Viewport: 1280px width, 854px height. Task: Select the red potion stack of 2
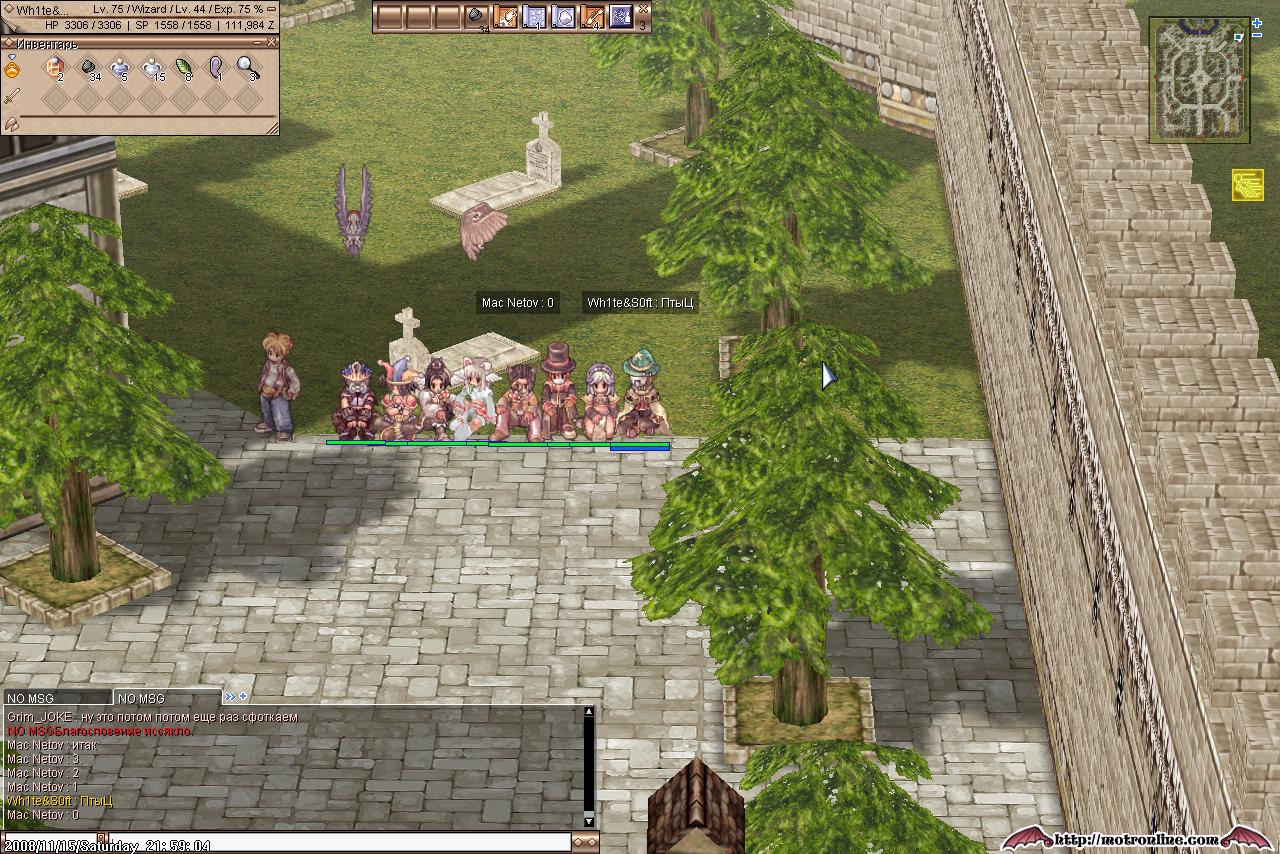55,68
